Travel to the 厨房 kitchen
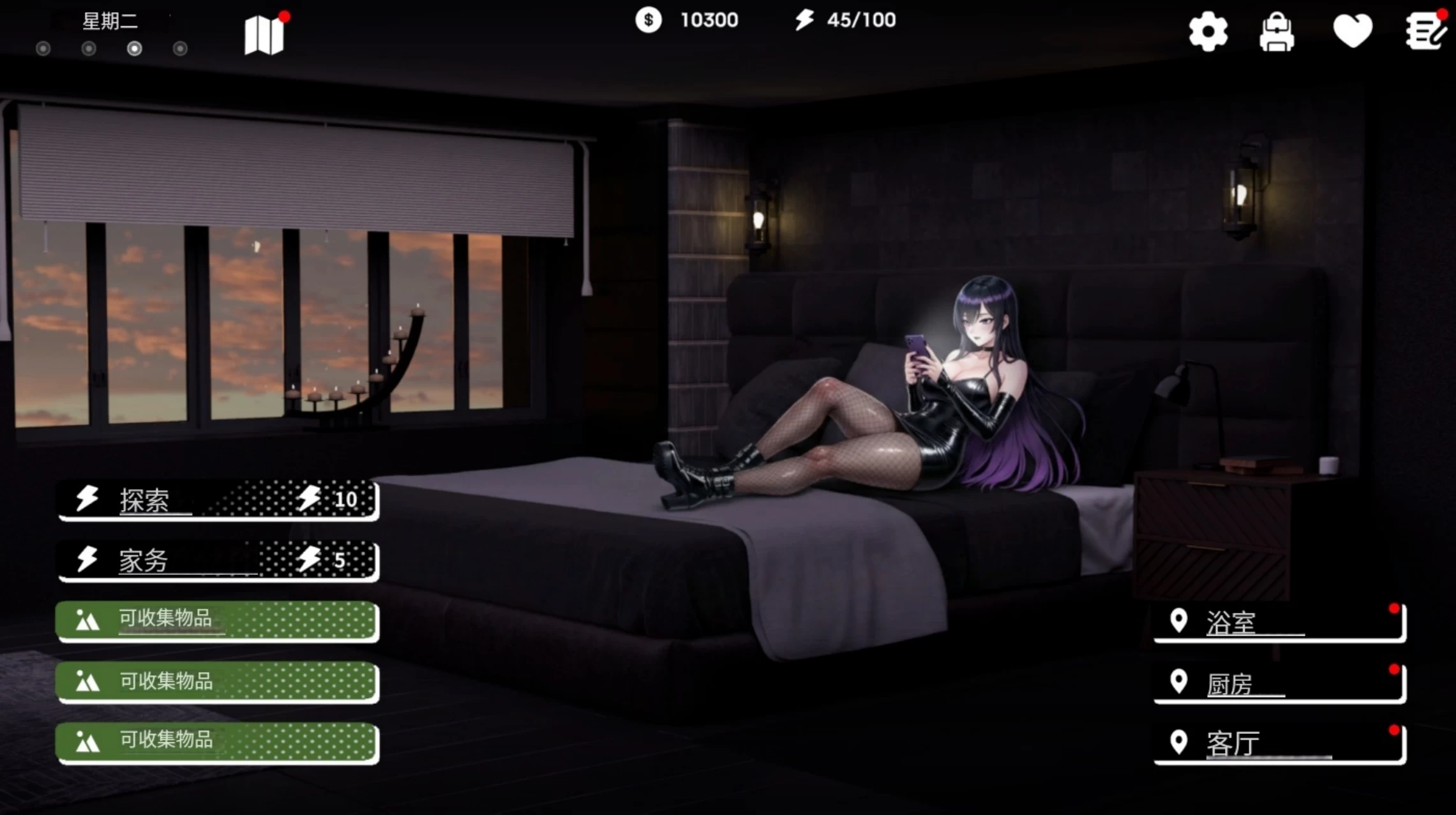1456x815 pixels. pos(1279,682)
